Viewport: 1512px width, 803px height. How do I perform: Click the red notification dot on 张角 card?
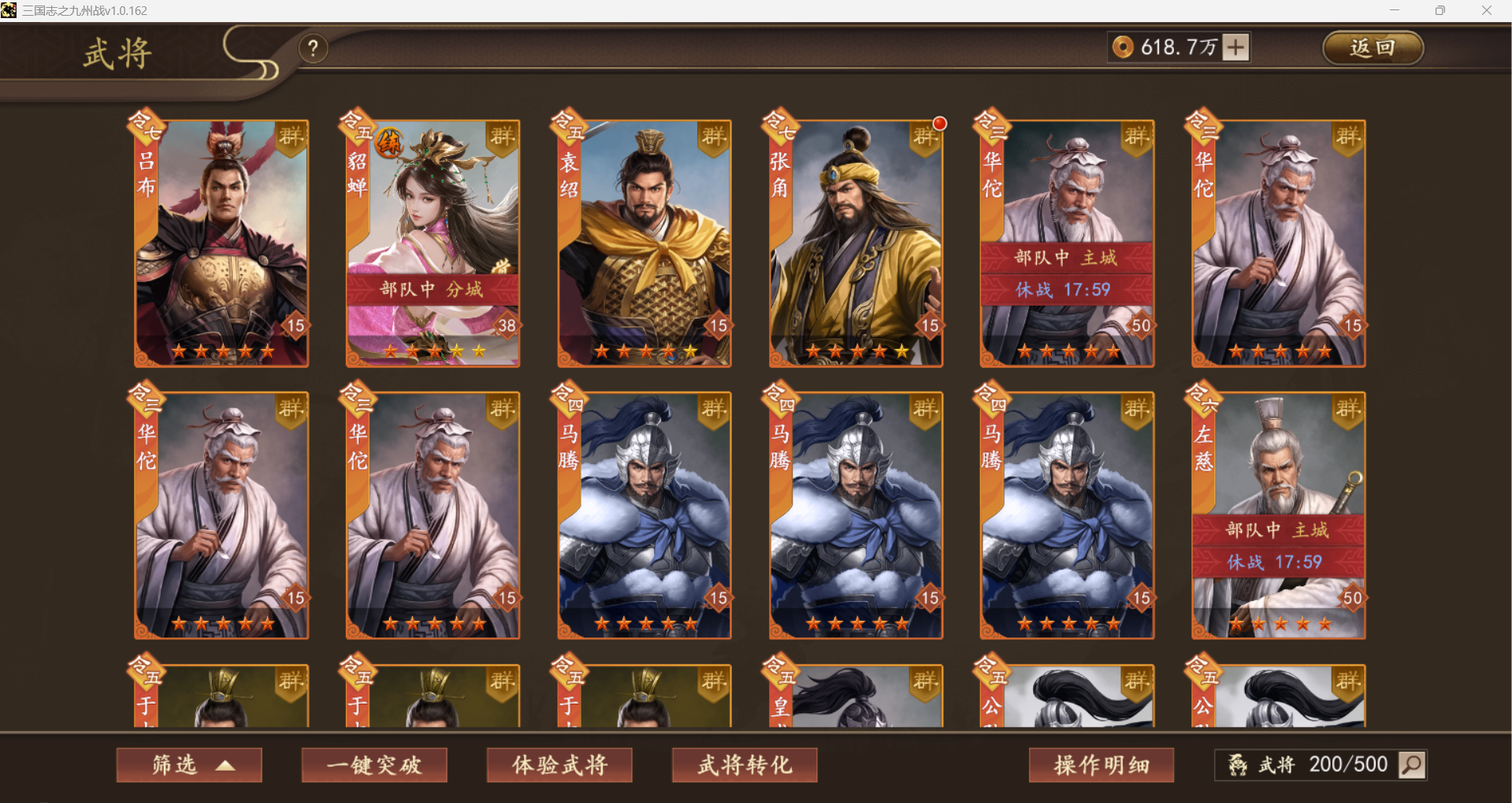click(x=939, y=123)
